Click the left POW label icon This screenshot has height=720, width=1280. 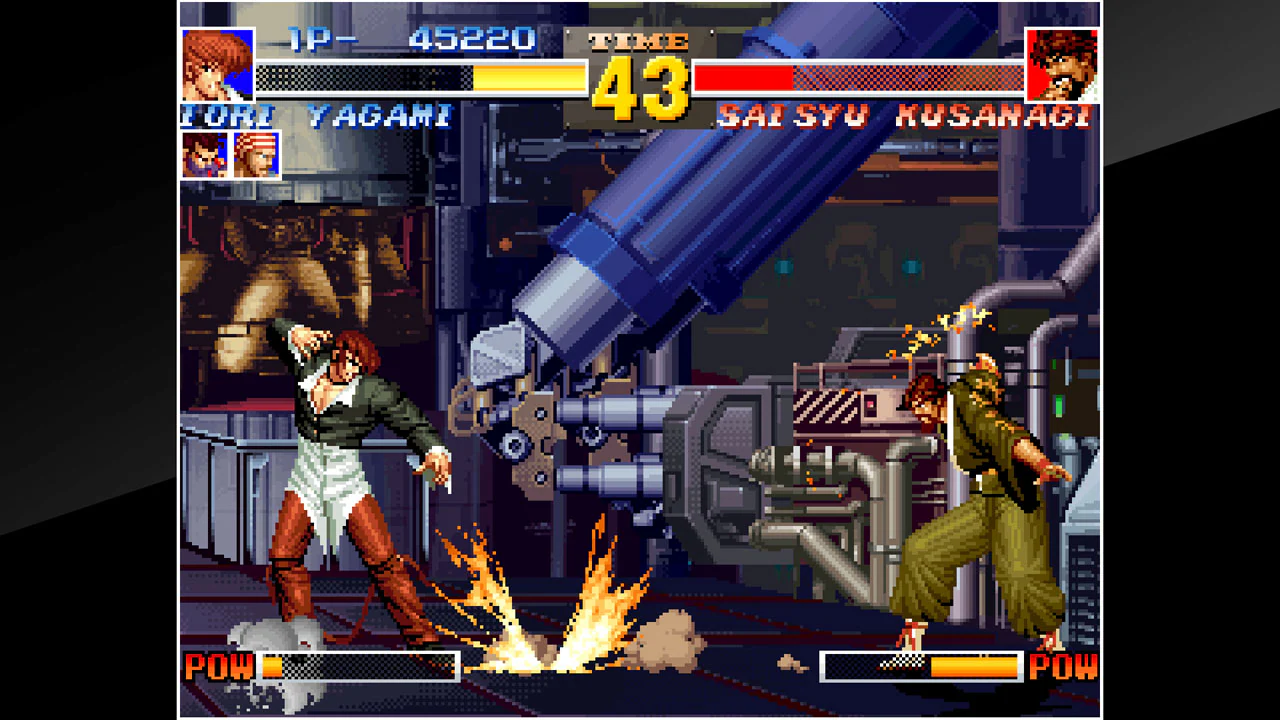[221, 667]
